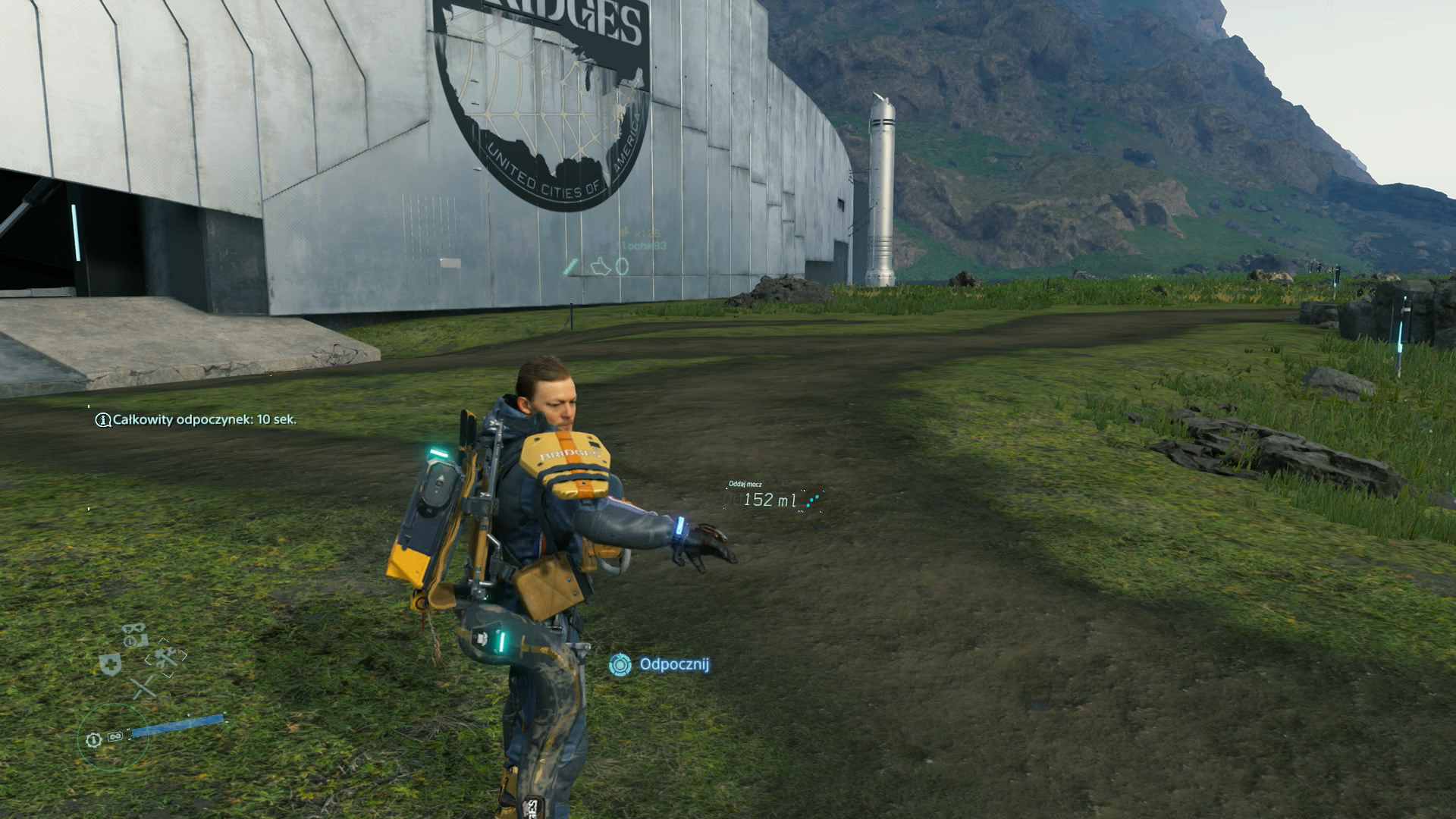1456x819 pixels.
Task: Select the X-shaped icon below the tools
Action: 143,689
